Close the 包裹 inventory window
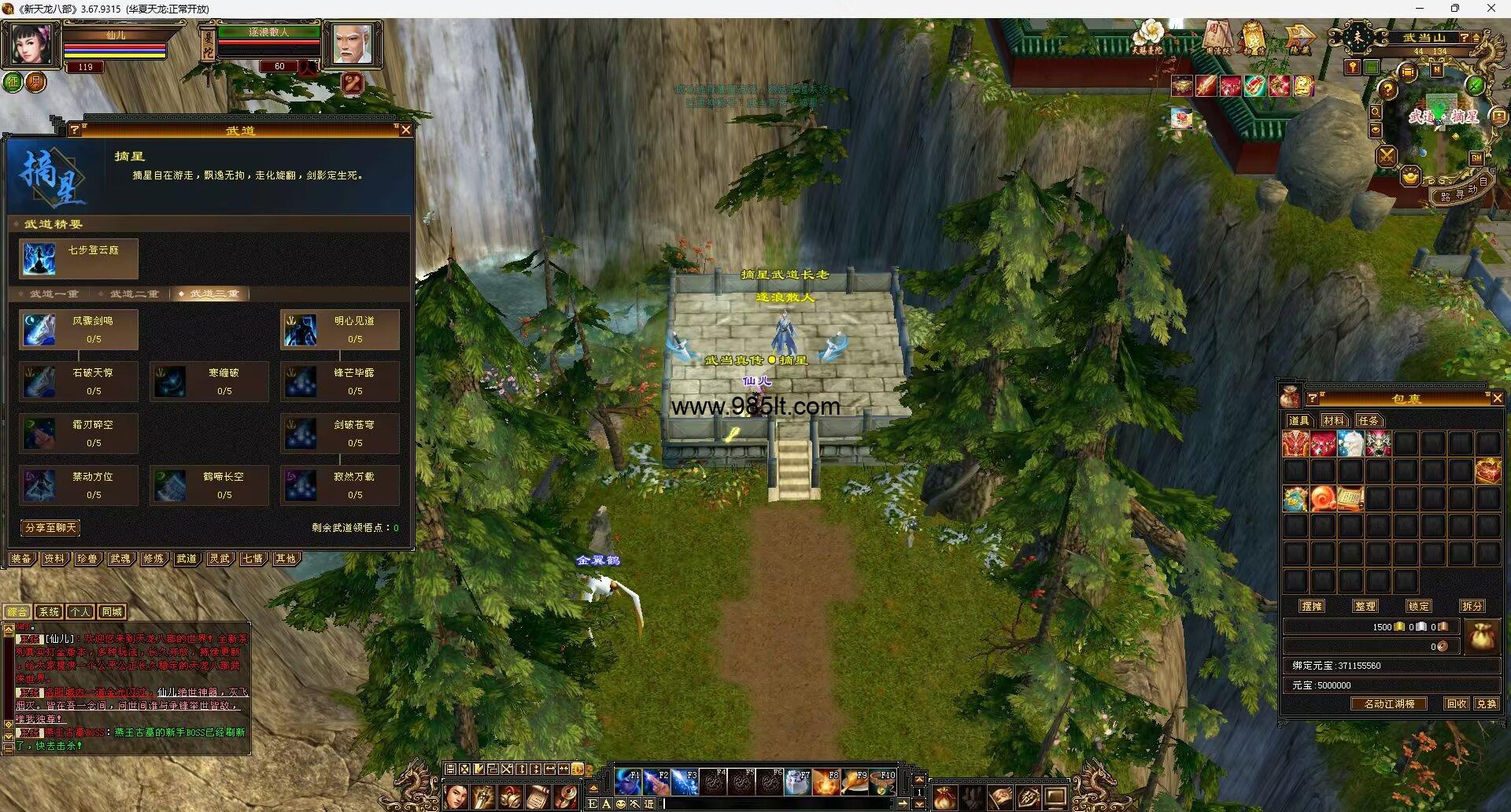Screen dimensions: 1511x812 click(x=1497, y=399)
